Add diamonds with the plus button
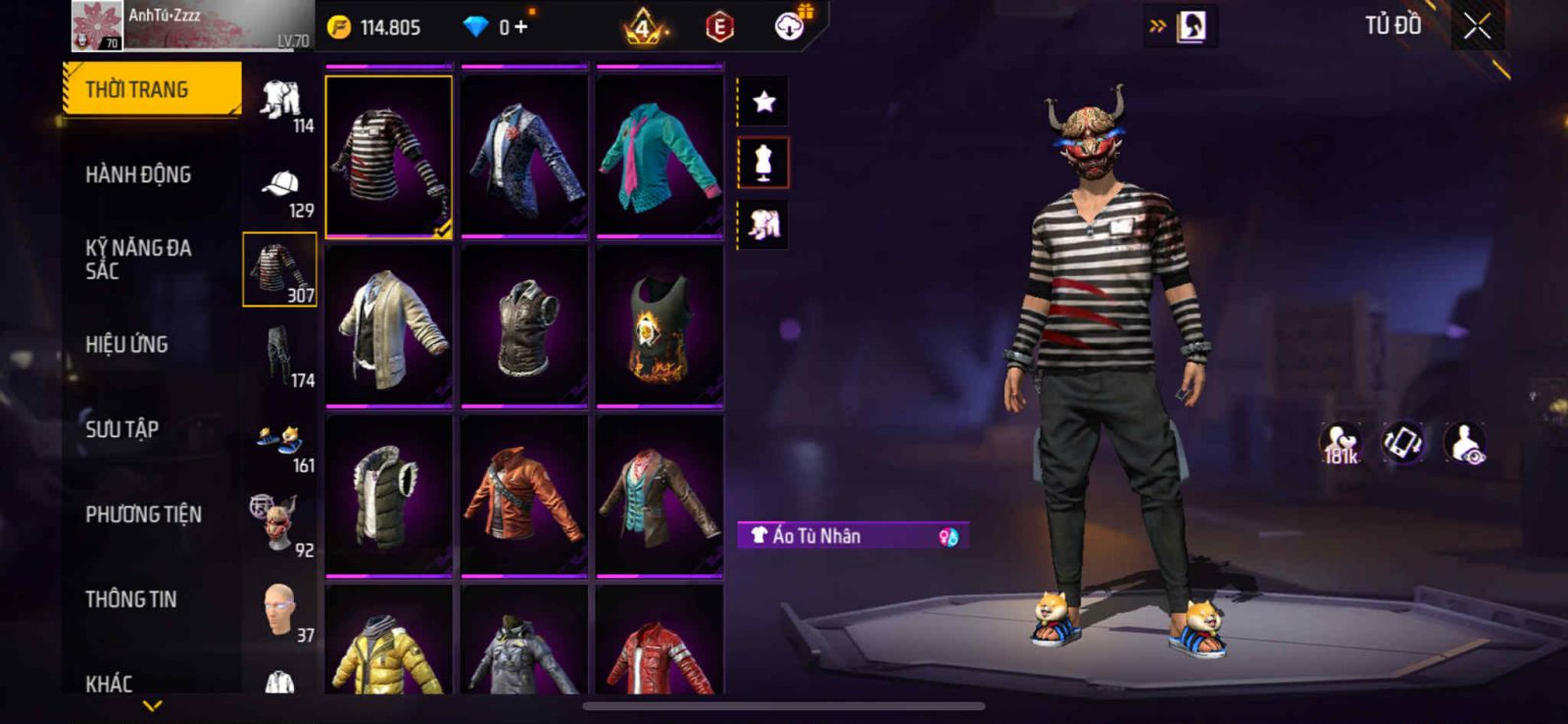The image size is (1568, 724). click(x=521, y=27)
